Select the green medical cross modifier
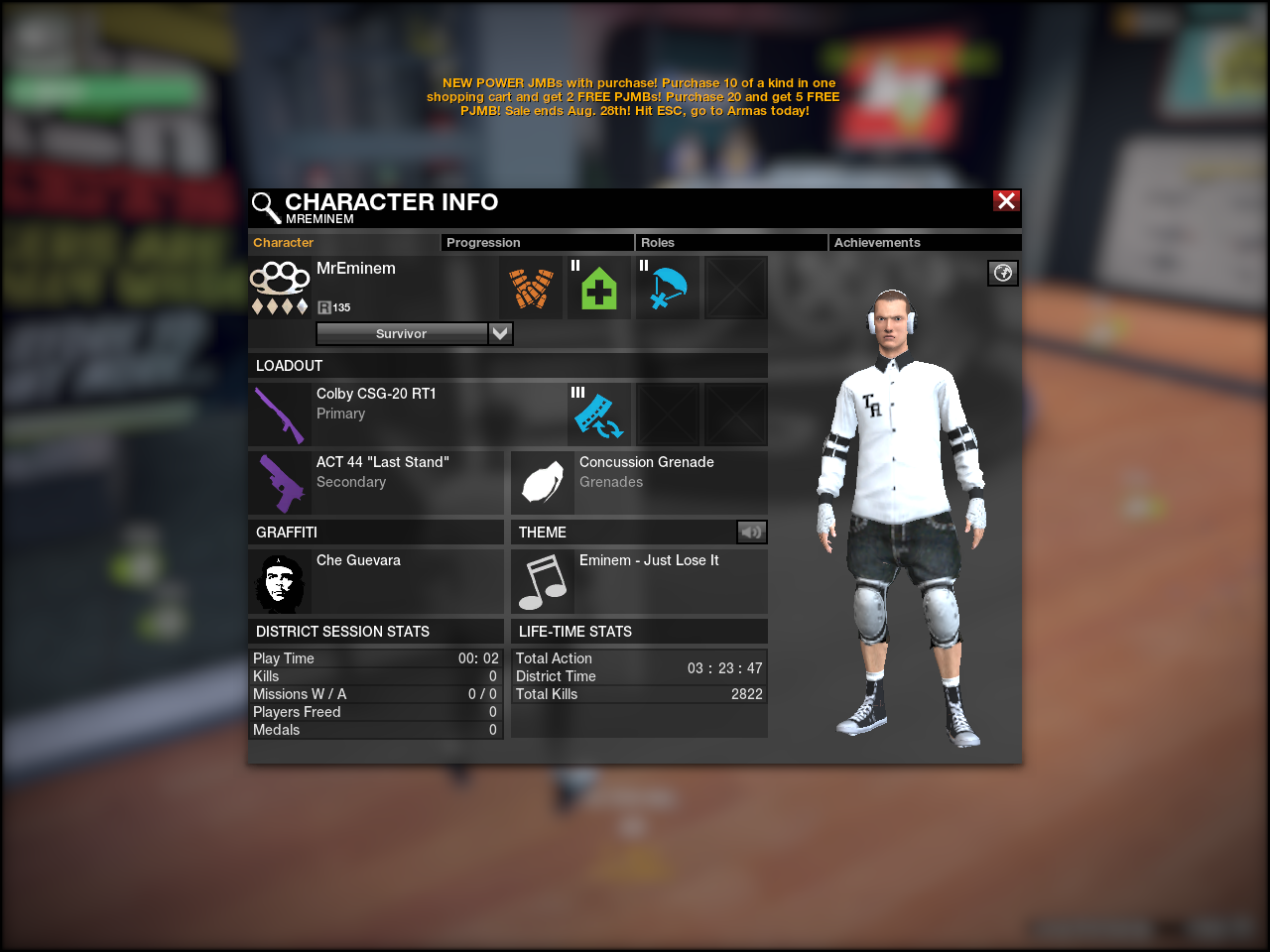This screenshot has height=952, width=1270. 599,289
